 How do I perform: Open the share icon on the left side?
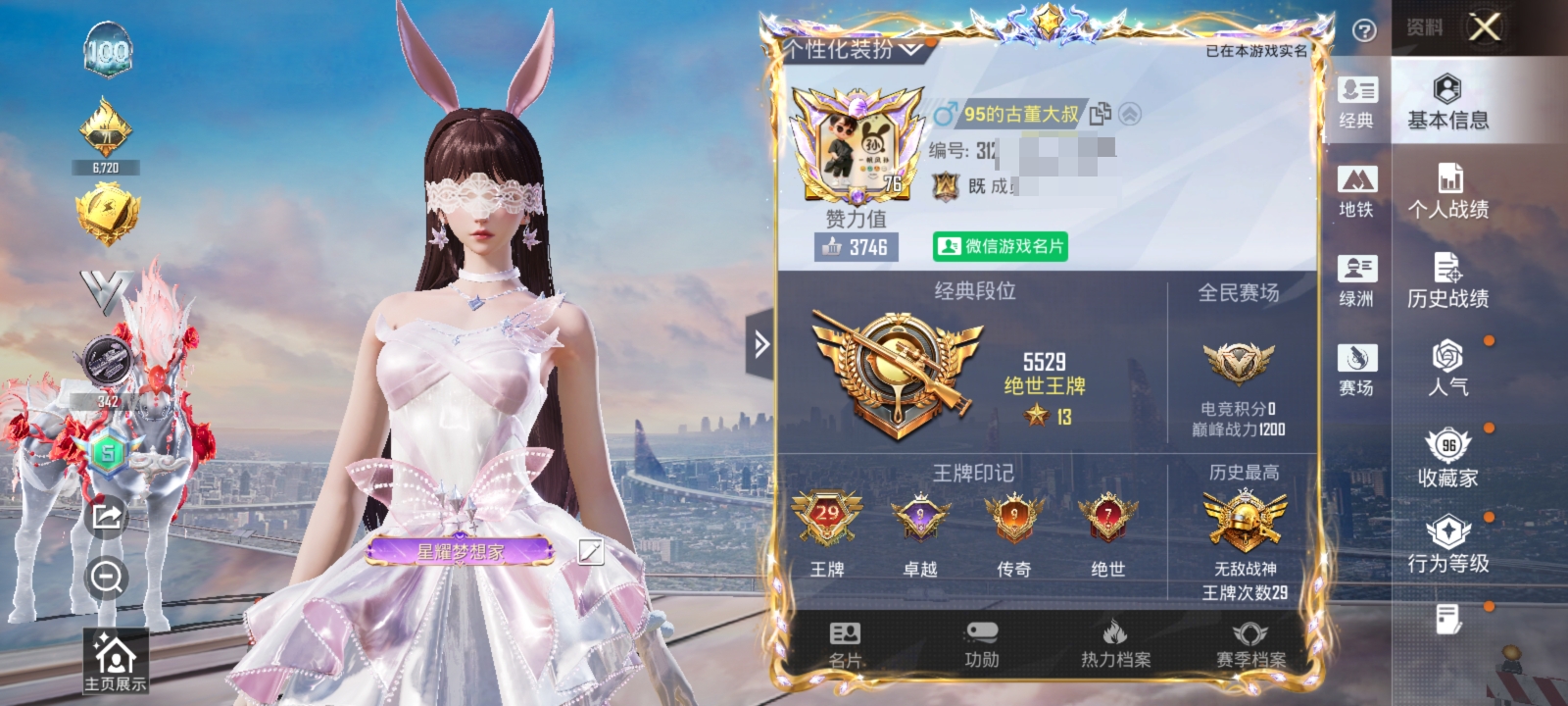coord(106,516)
